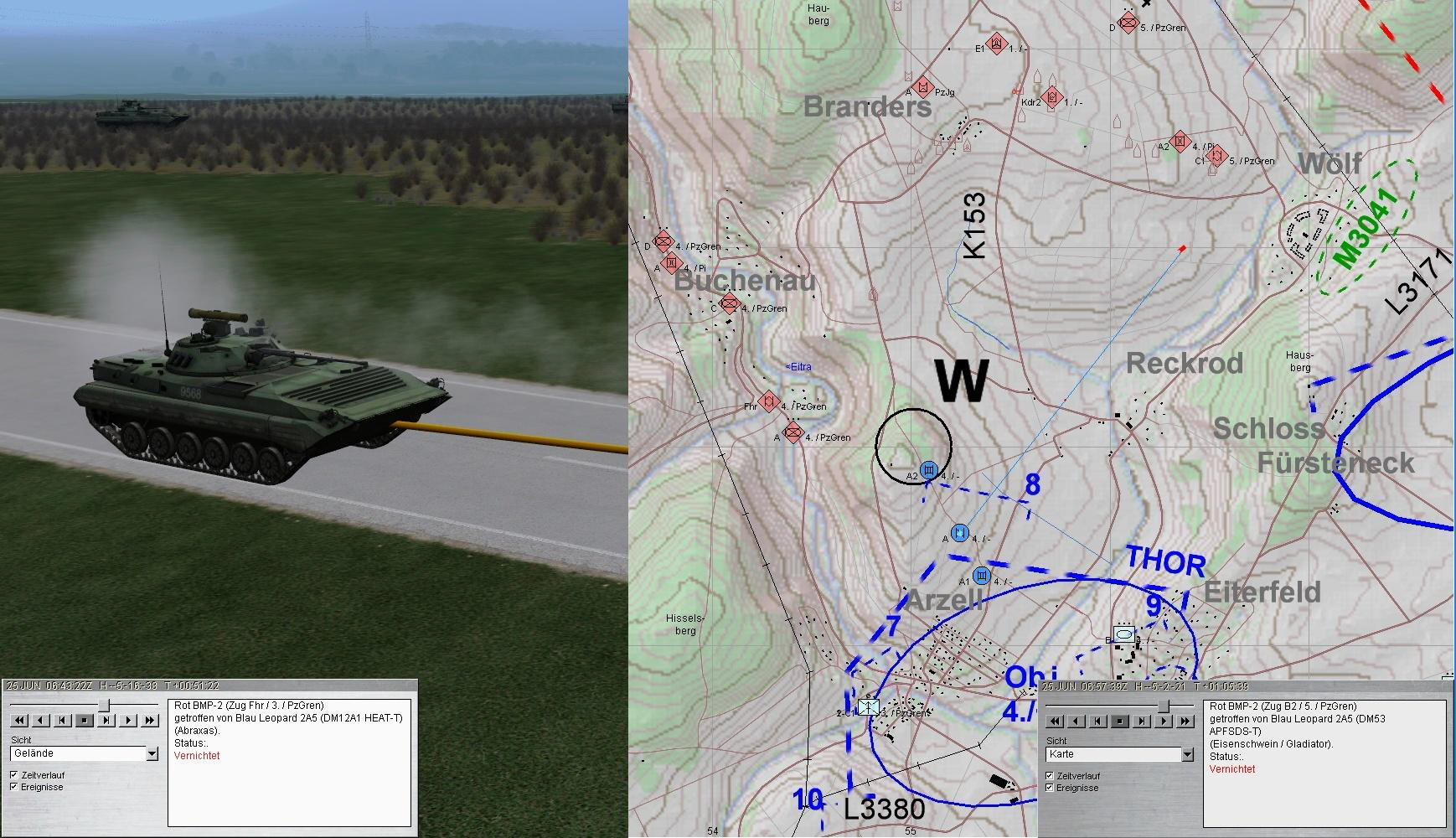
Task: Click play in the Karte replay panel
Action: (x=1164, y=721)
